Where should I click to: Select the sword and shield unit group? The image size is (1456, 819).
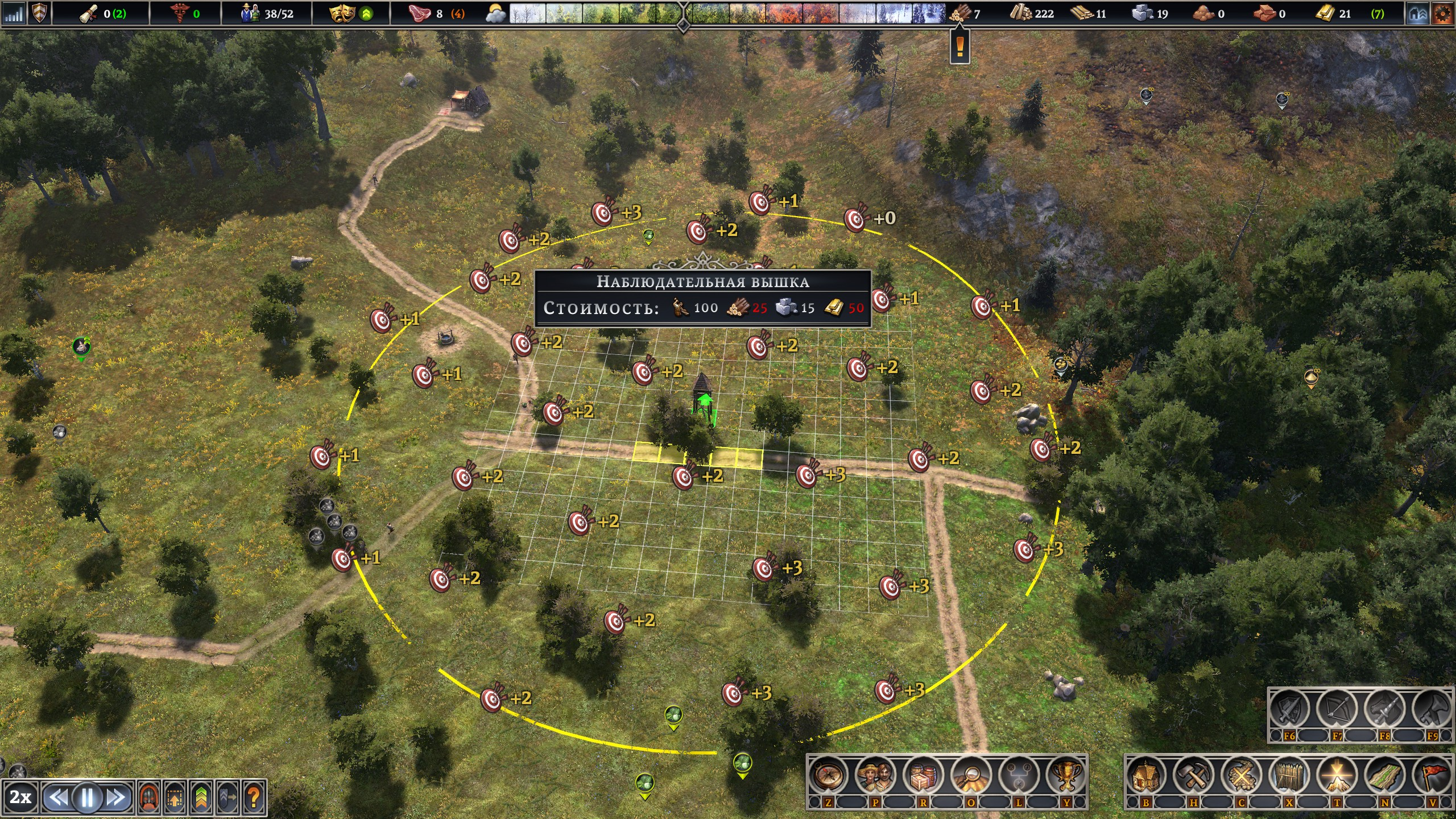[1289, 710]
